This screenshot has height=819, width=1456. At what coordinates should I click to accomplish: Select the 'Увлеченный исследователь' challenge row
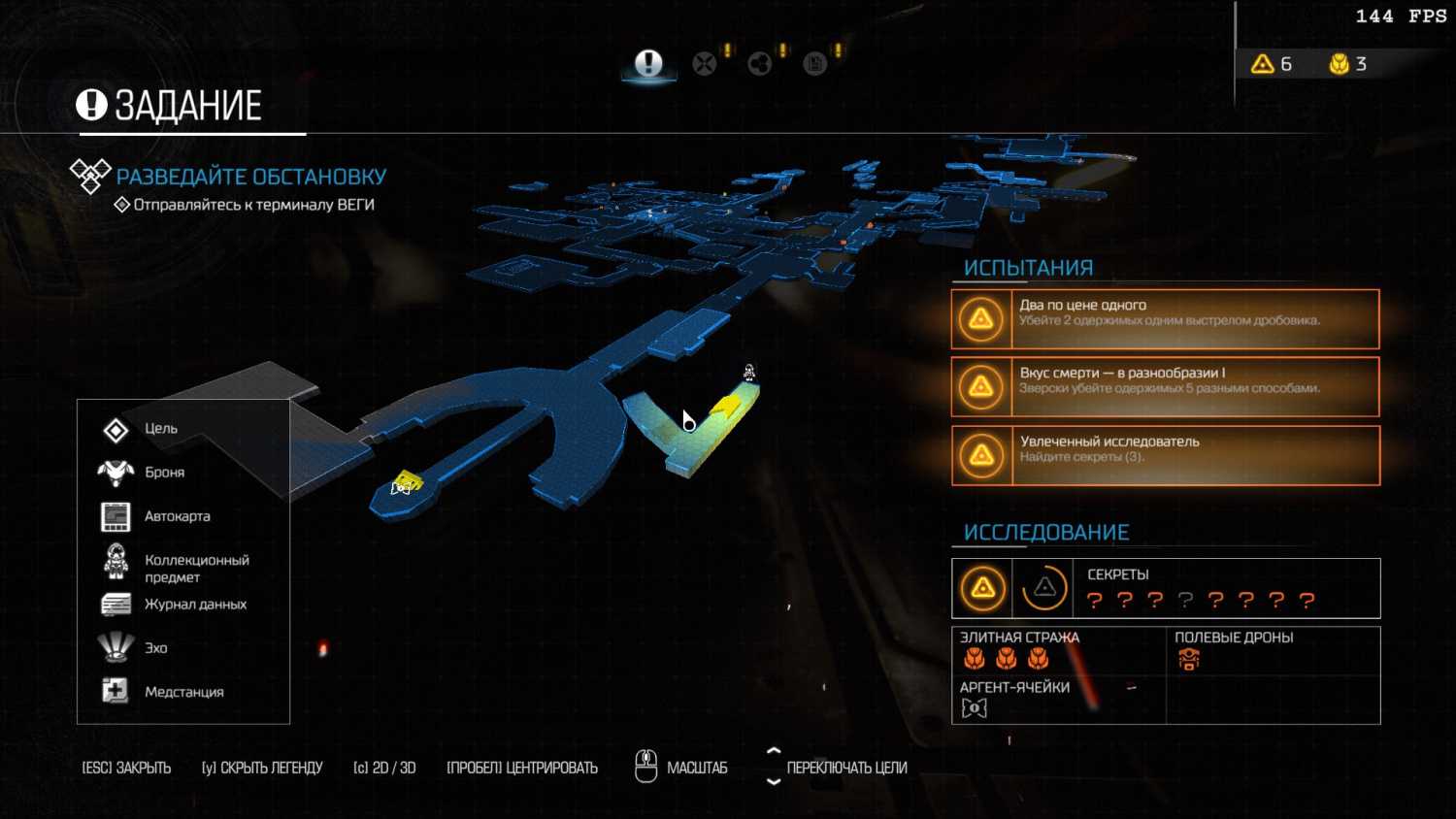(x=1166, y=455)
